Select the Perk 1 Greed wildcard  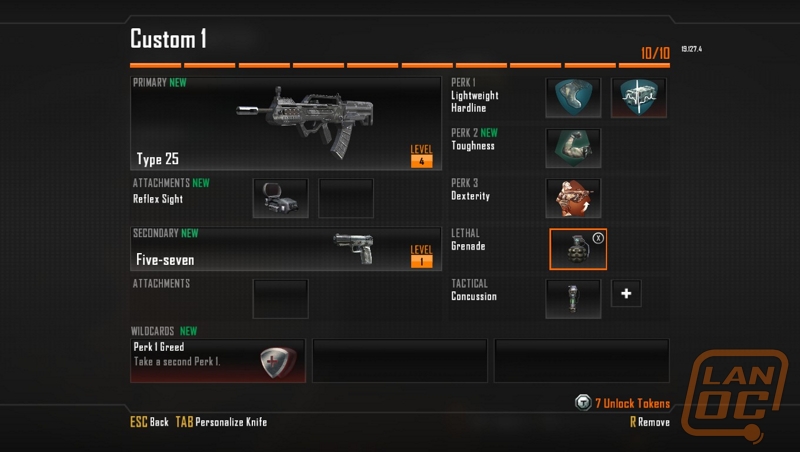click(218, 361)
